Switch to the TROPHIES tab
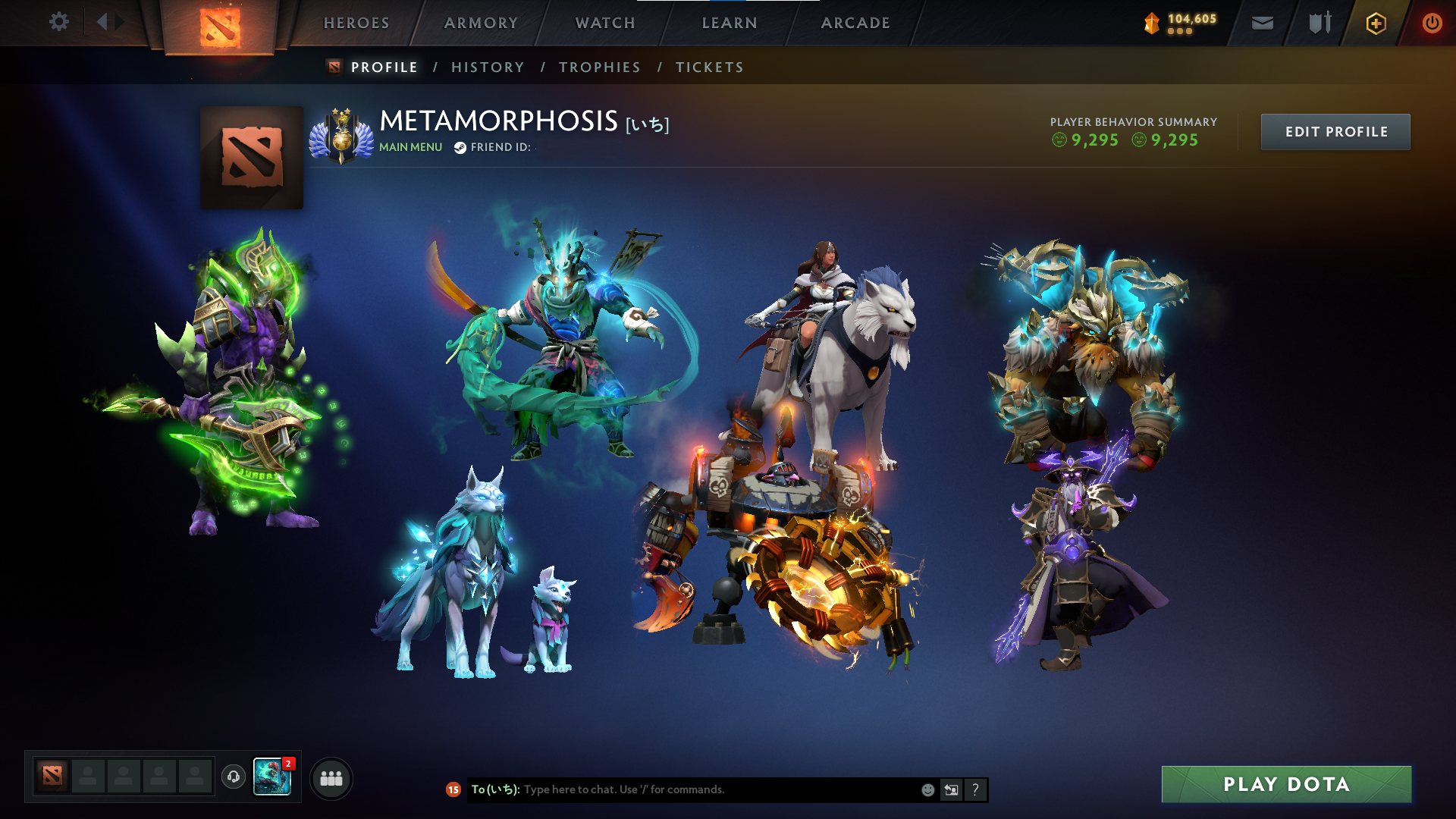Image resolution: width=1456 pixels, height=819 pixels. (x=600, y=67)
